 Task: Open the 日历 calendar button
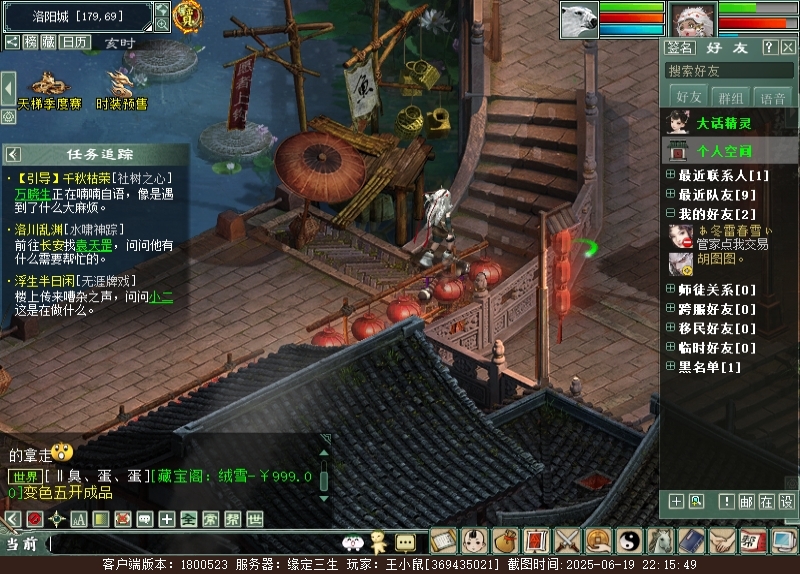(74, 42)
